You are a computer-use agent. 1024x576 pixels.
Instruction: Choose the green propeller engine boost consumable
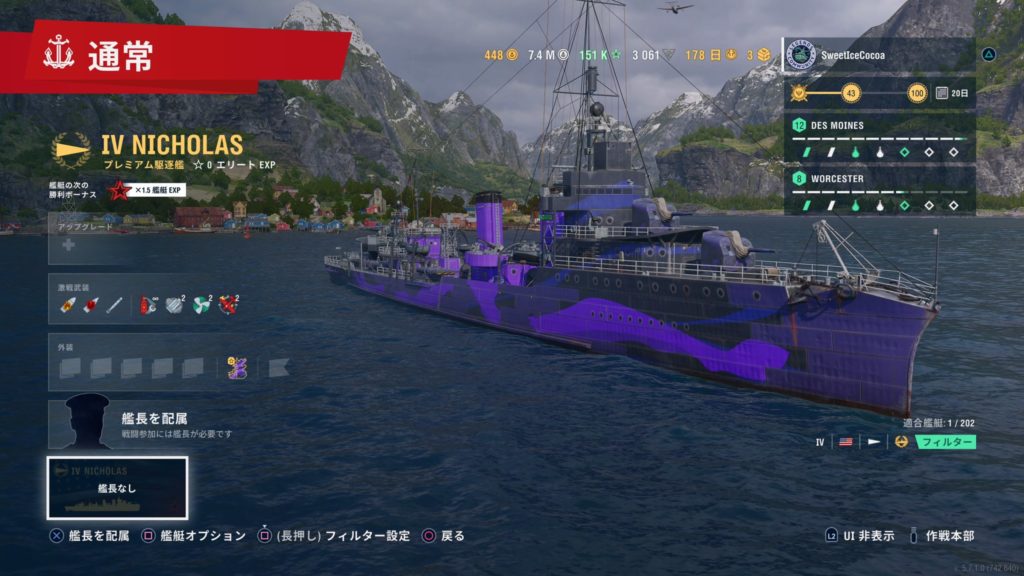[202, 305]
